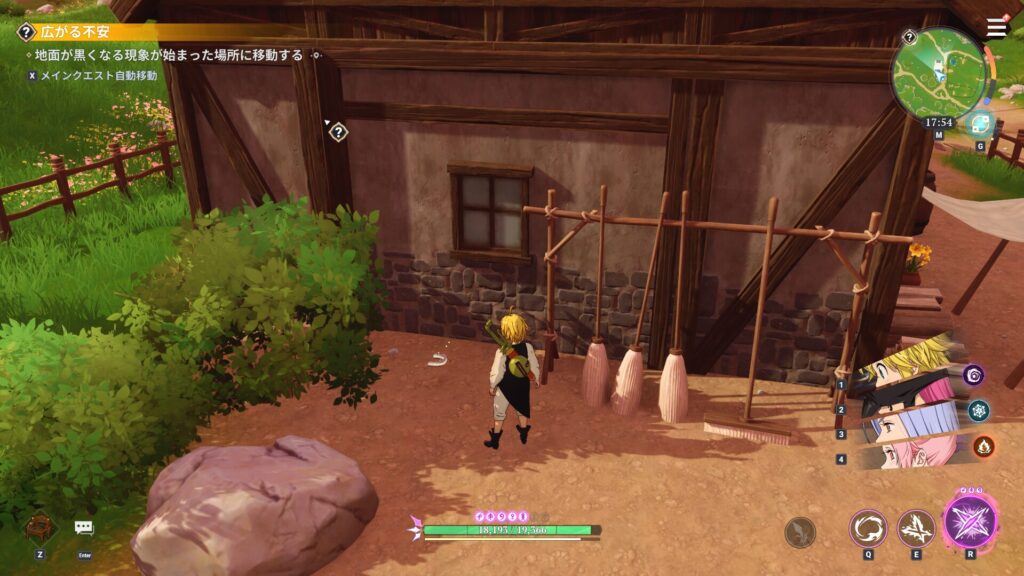Open the hamburger main menu
The image size is (1024, 576).
[996, 29]
